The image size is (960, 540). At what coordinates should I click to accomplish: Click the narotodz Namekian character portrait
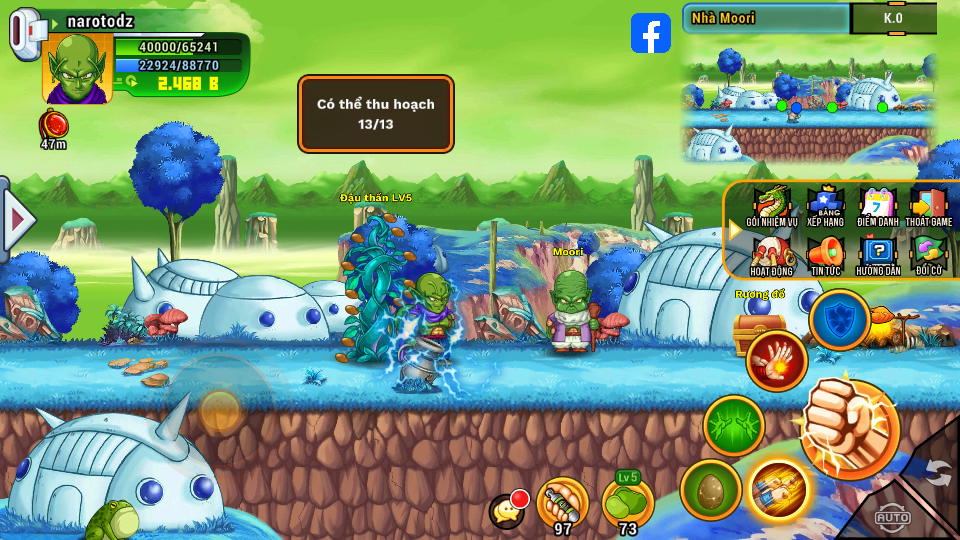76,68
